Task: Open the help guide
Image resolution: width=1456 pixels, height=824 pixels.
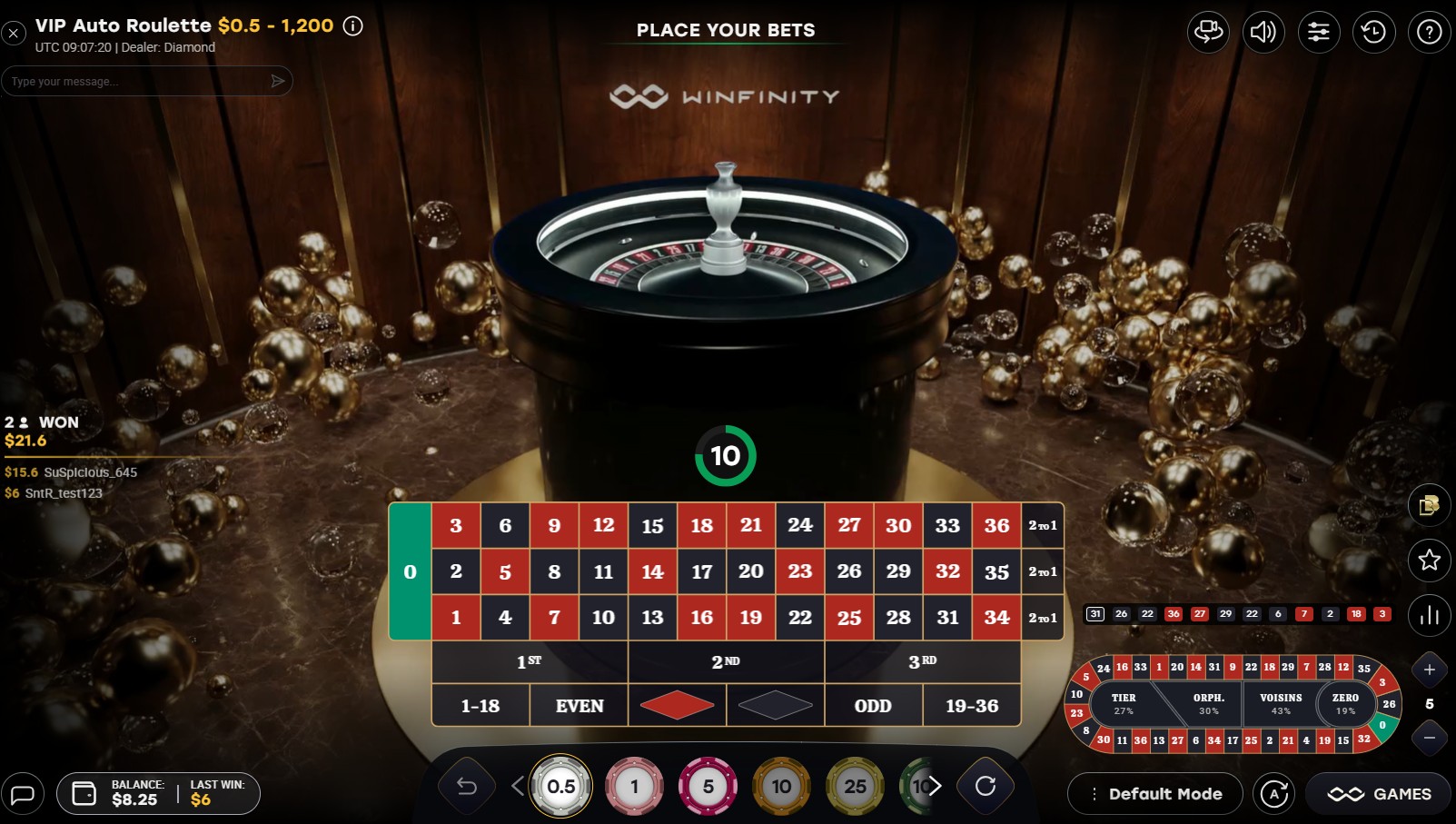Action: (1428, 32)
